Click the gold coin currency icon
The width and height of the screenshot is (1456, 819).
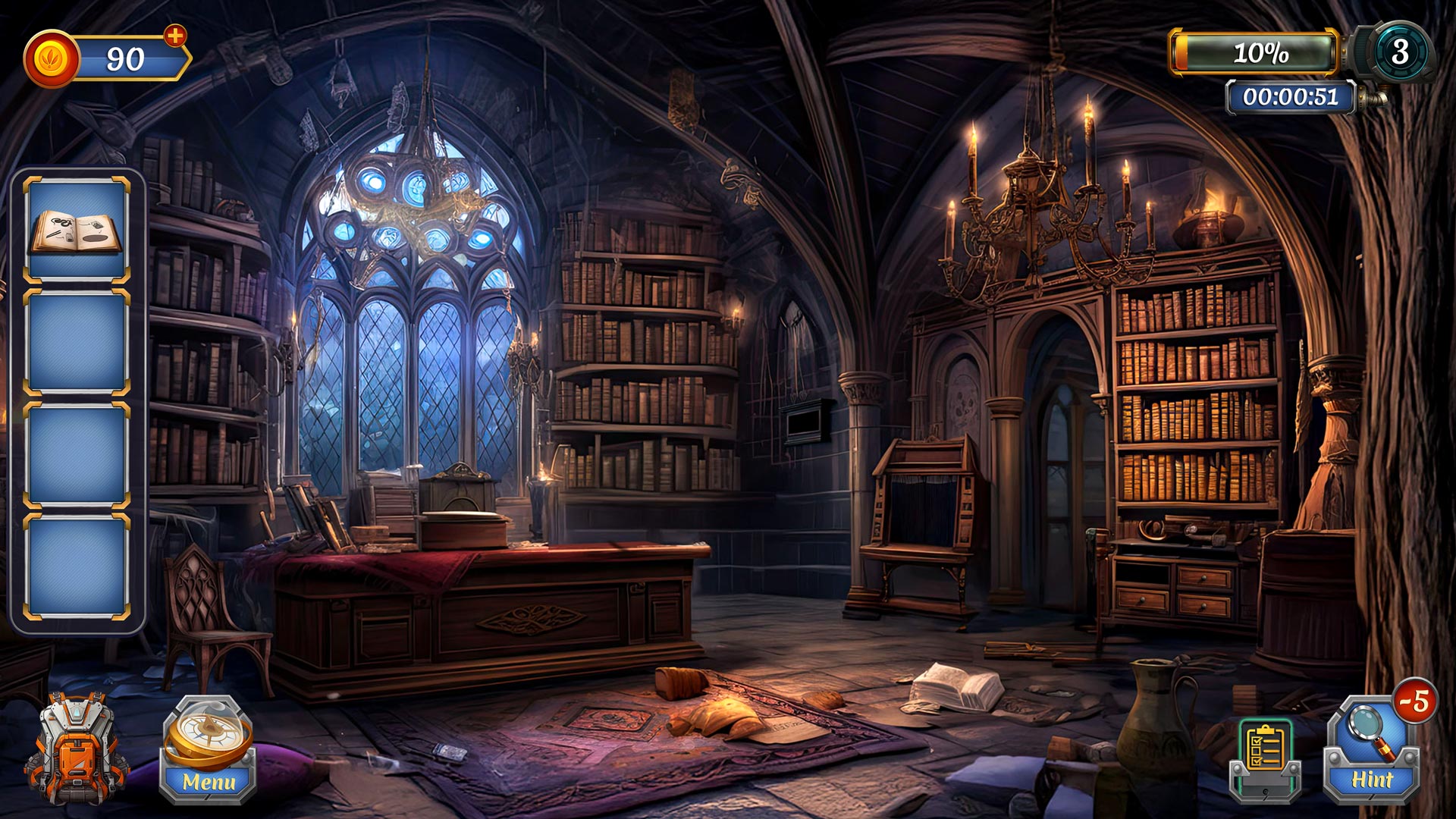[x=52, y=59]
